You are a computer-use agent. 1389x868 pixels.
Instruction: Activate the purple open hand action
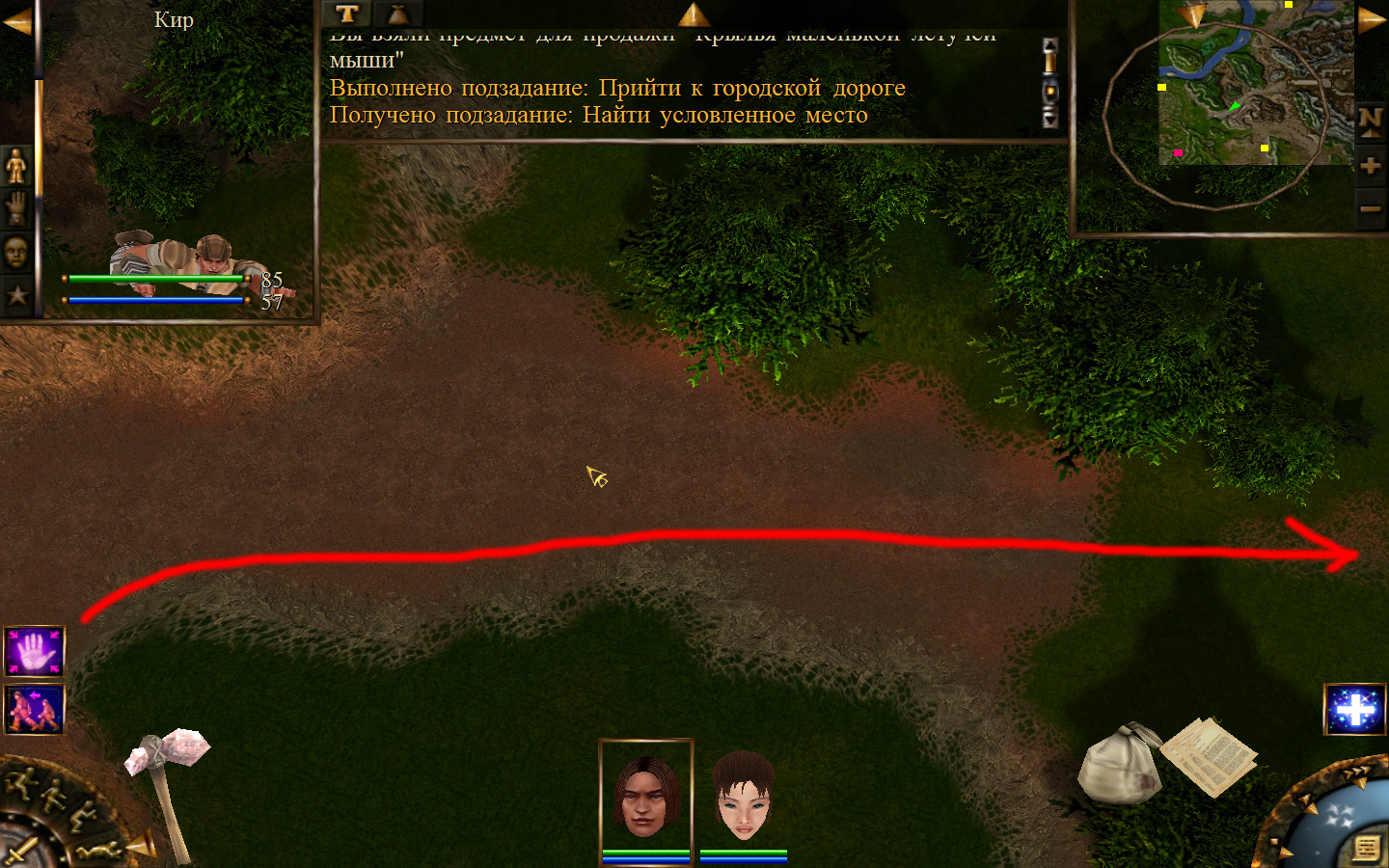click(35, 652)
